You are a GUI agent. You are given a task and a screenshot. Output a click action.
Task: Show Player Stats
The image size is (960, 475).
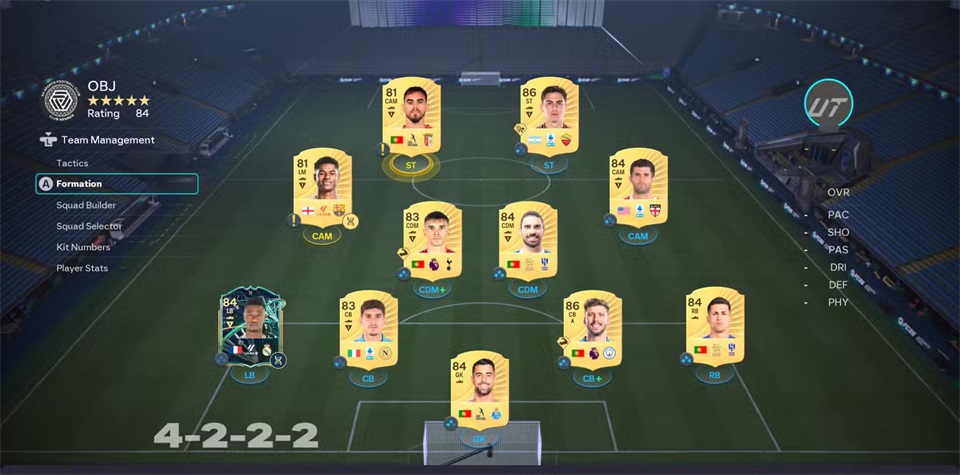[82, 268]
